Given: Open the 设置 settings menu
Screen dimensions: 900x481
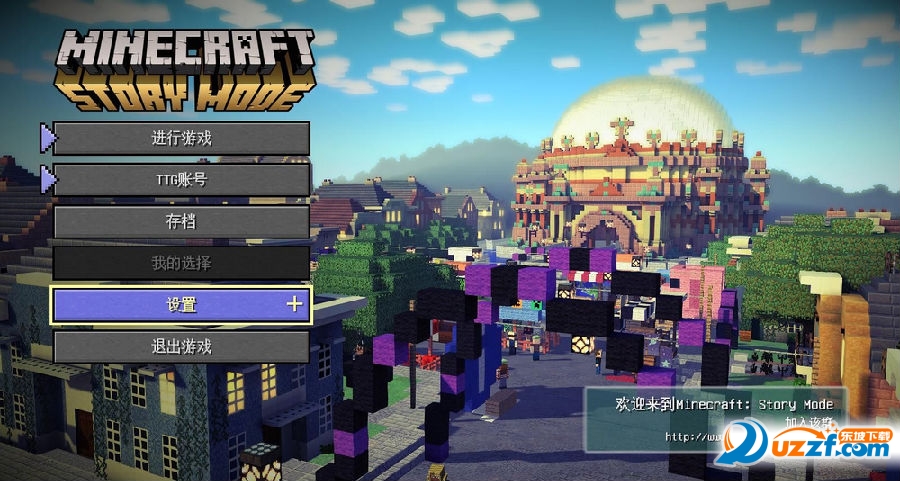Looking at the screenshot, I should 181,305.
